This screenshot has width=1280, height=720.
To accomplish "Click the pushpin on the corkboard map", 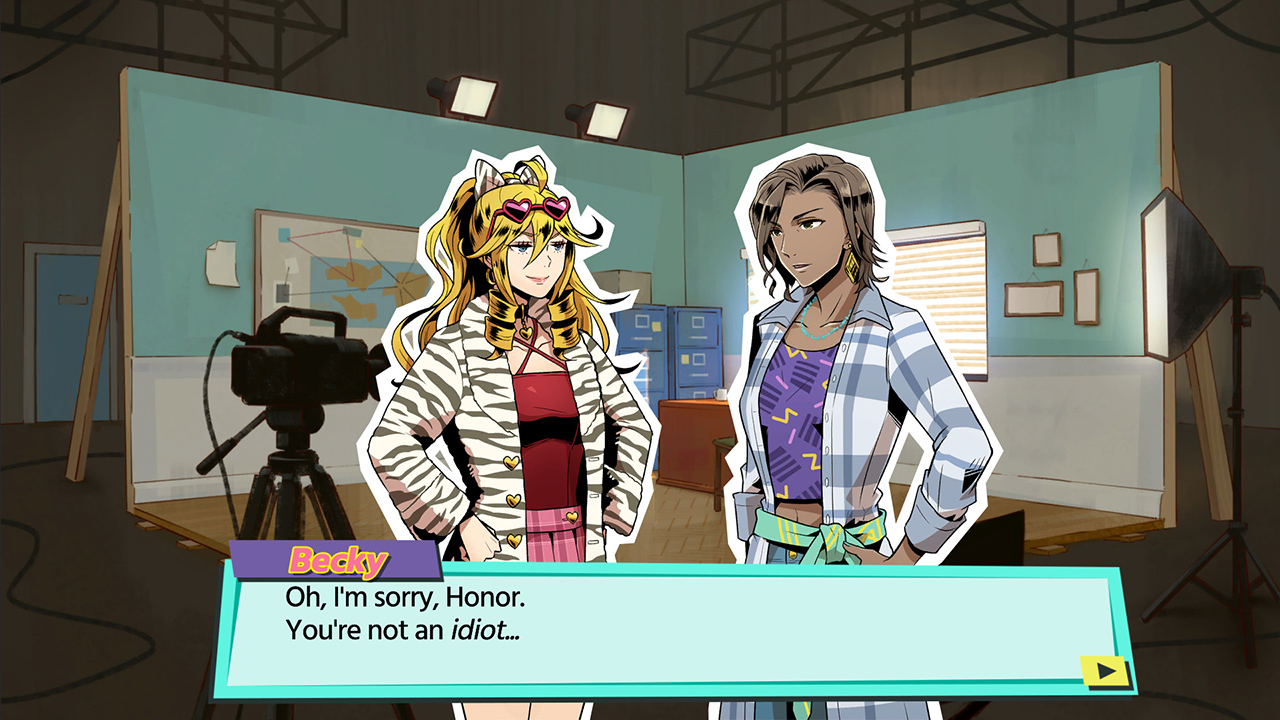I will coord(402,281).
